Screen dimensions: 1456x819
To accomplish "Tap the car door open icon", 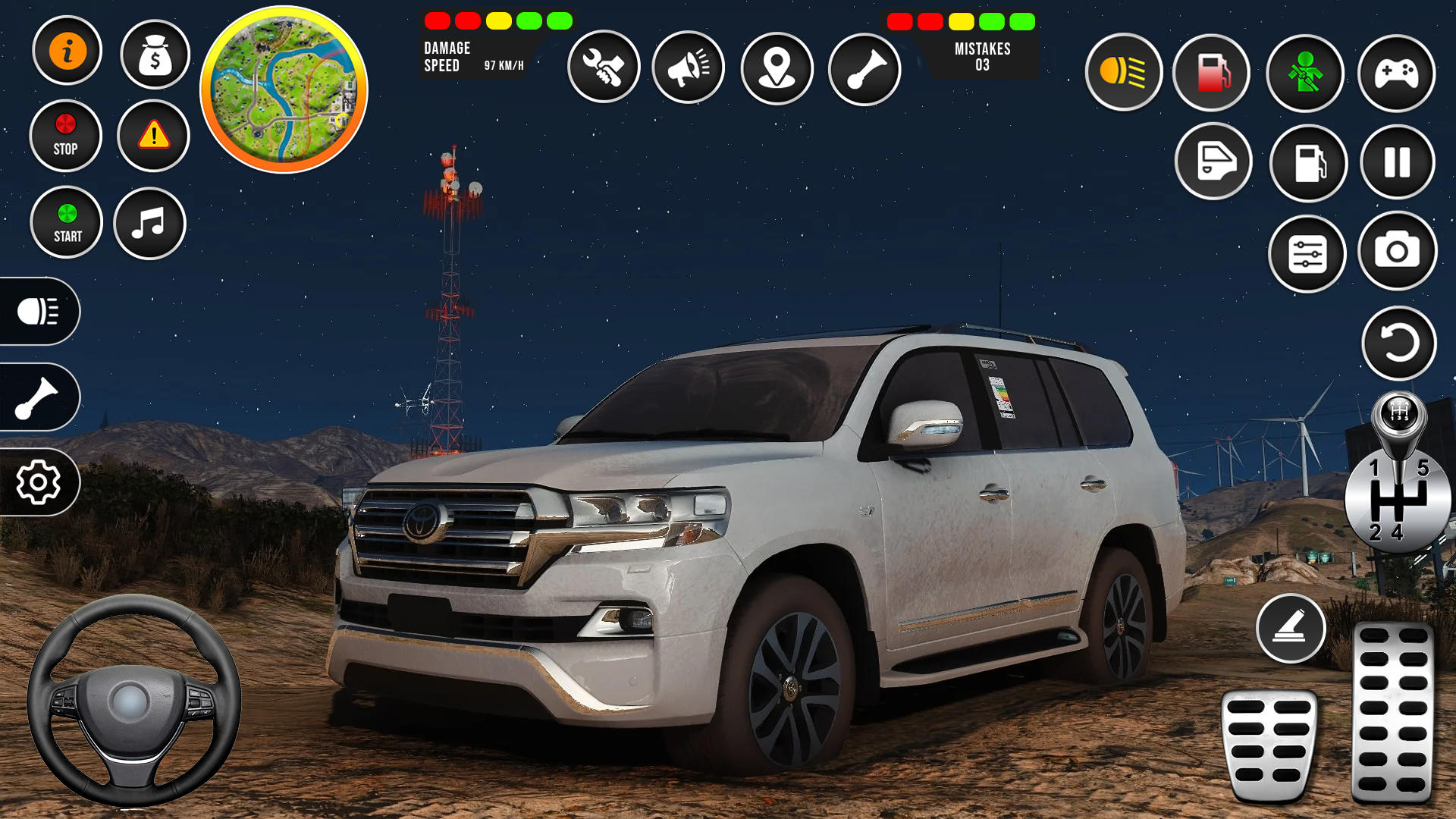I will pyautogui.click(x=1213, y=162).
